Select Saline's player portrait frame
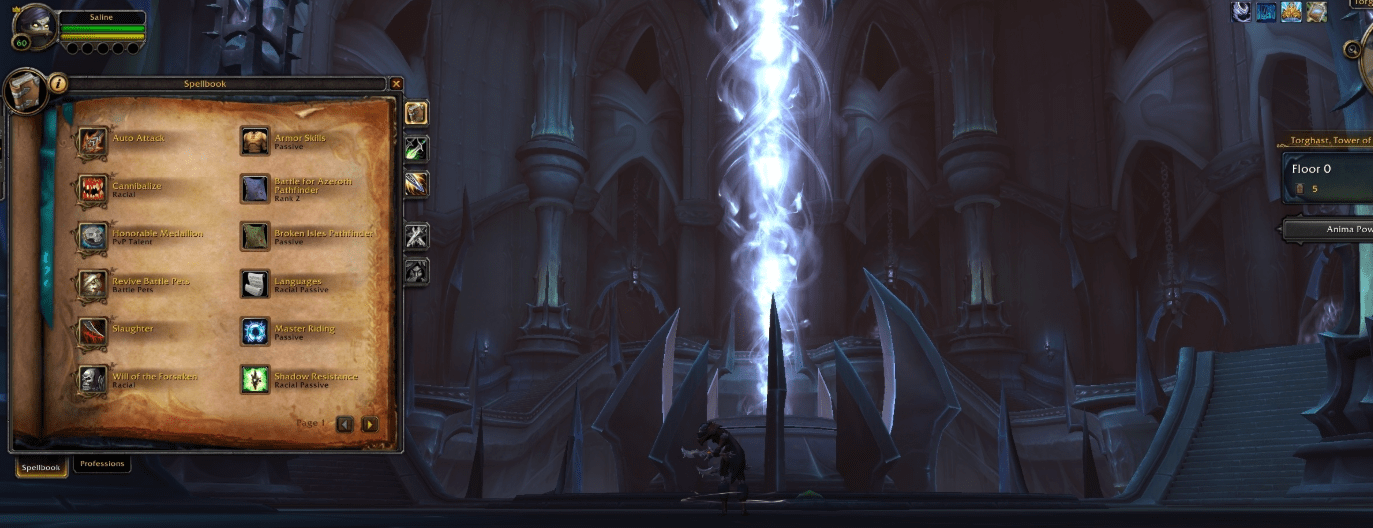This screenshot has height=528, width=1373. click(x=34, y=26)
